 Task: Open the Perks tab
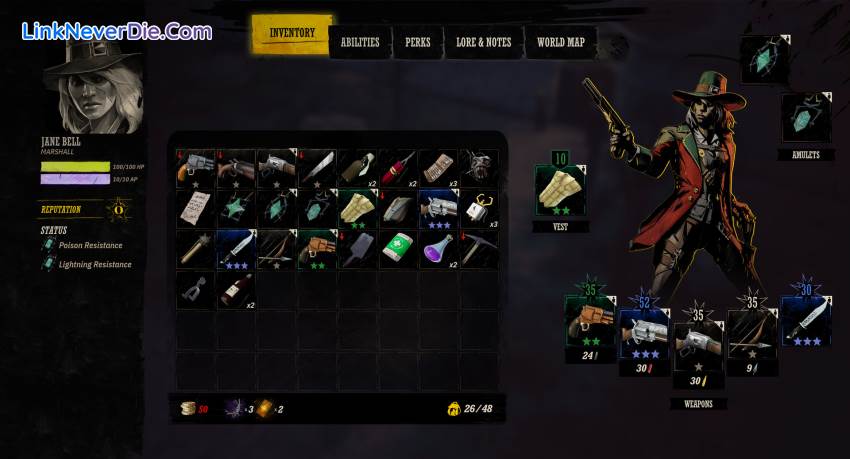418,42
